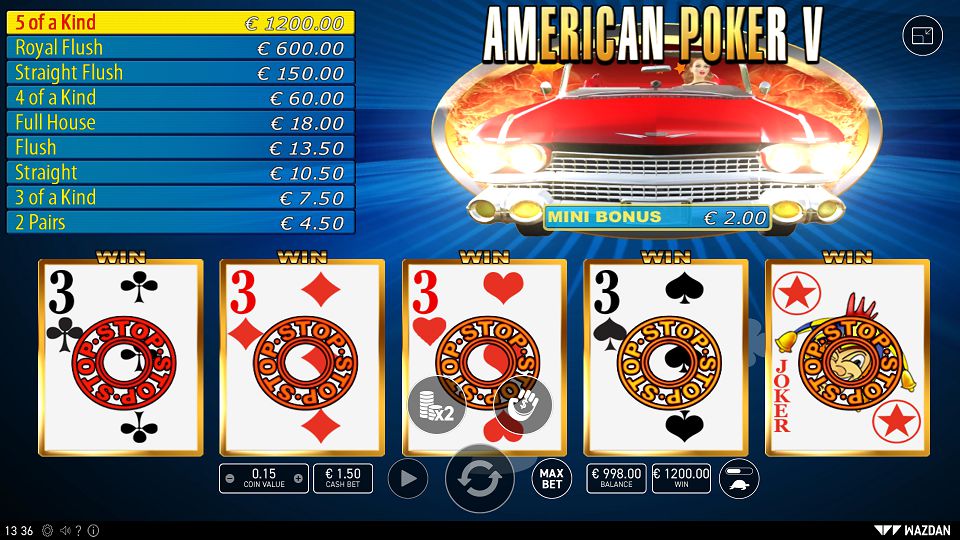Hit the circular arrows deal button
The image size is (960, 540).
coord(480,479)
